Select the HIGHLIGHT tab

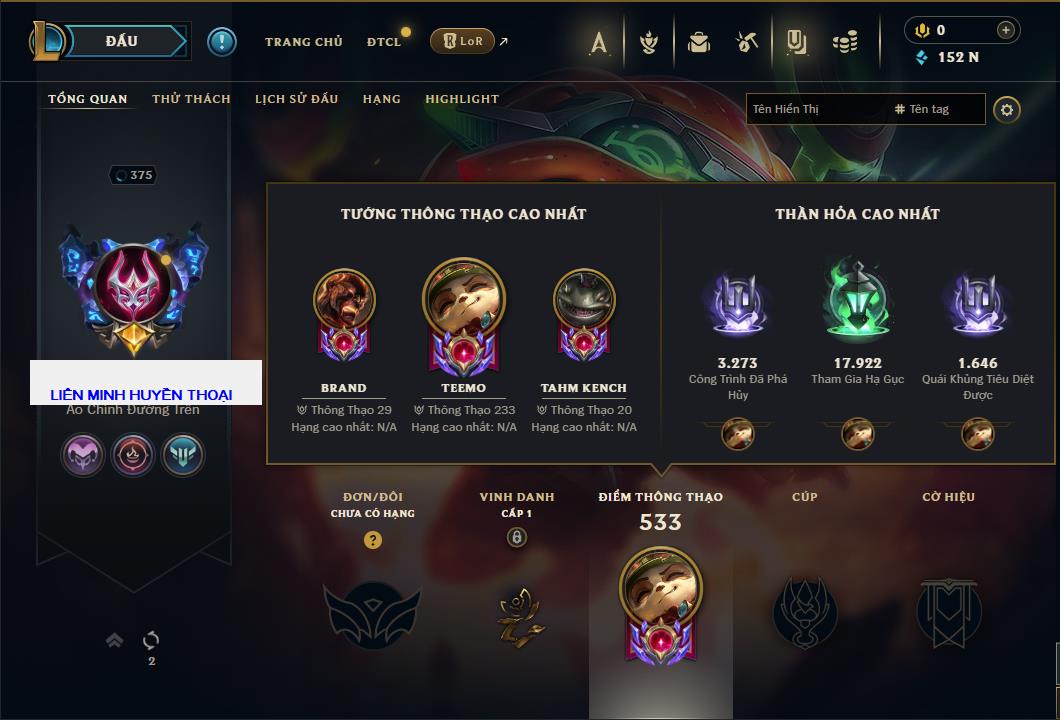tap(461, 99)
